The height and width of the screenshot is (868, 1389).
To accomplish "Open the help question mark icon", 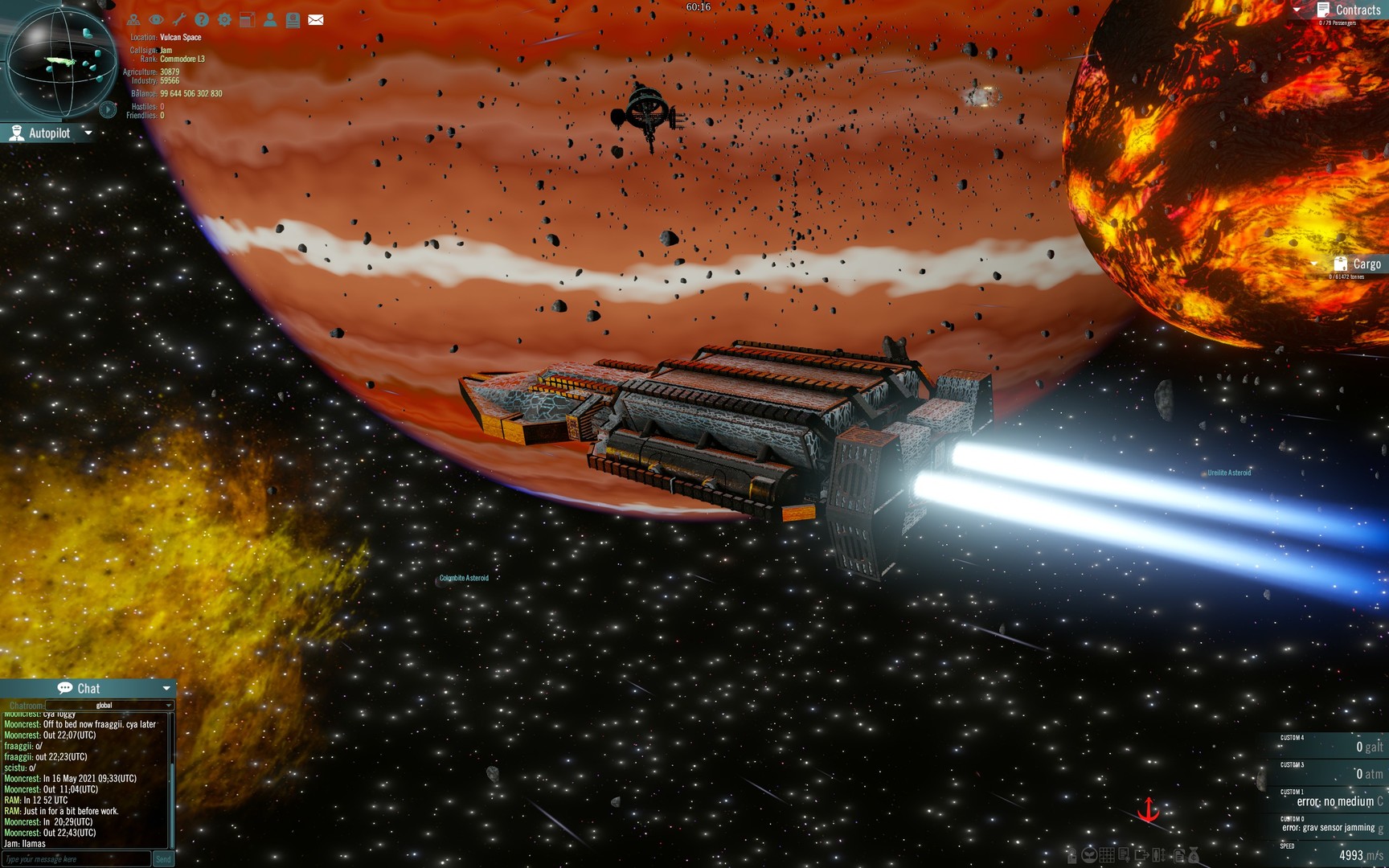I will (x=201, y=19).
